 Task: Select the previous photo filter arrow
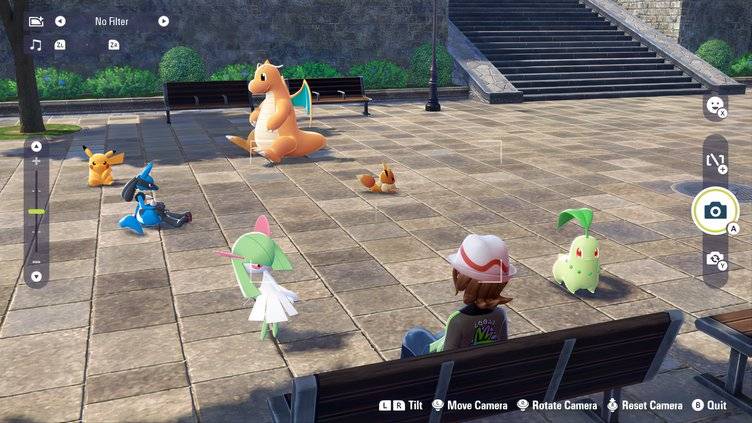(x=60, y=21)
